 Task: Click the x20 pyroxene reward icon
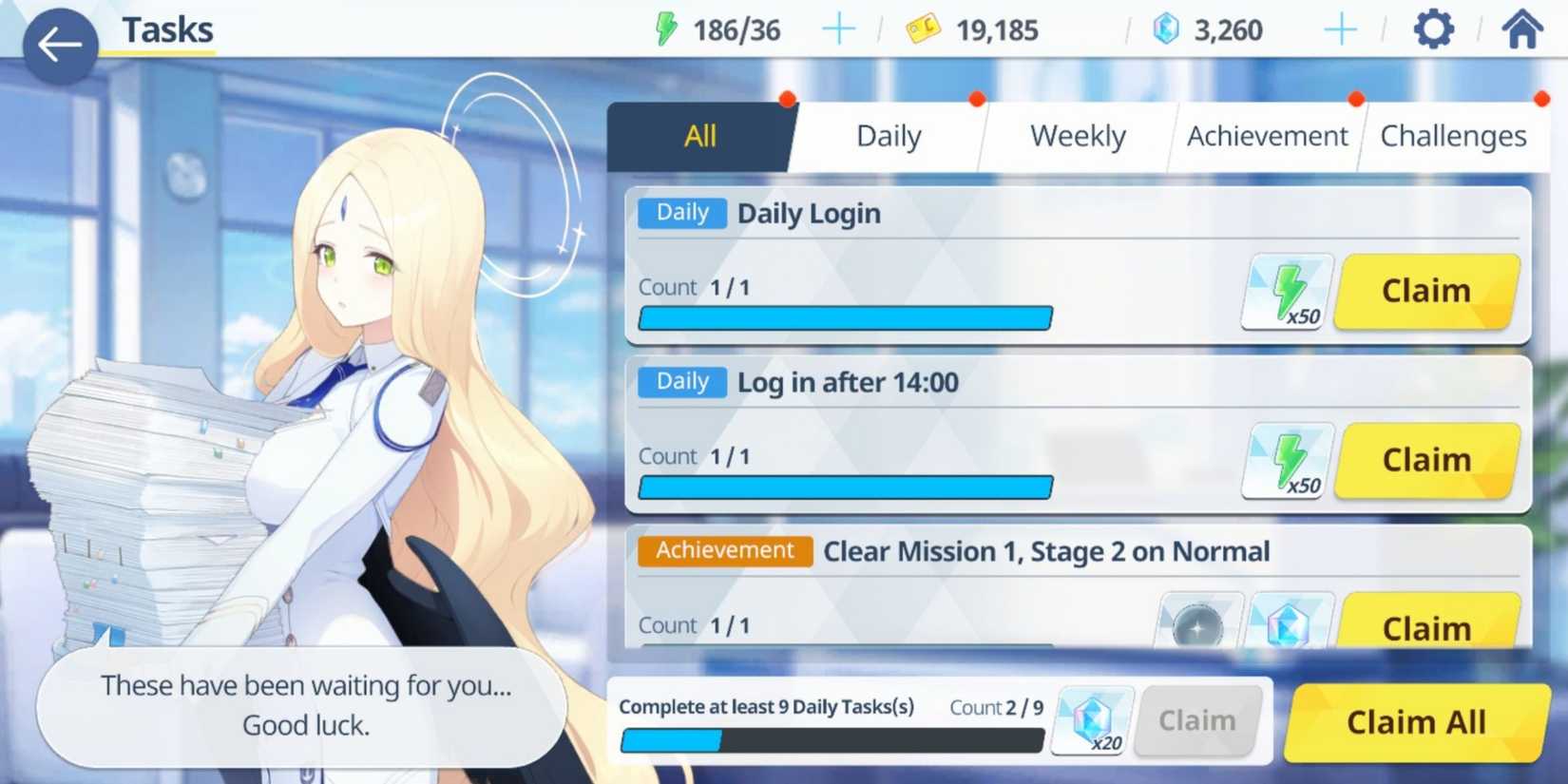point(1091,720)
